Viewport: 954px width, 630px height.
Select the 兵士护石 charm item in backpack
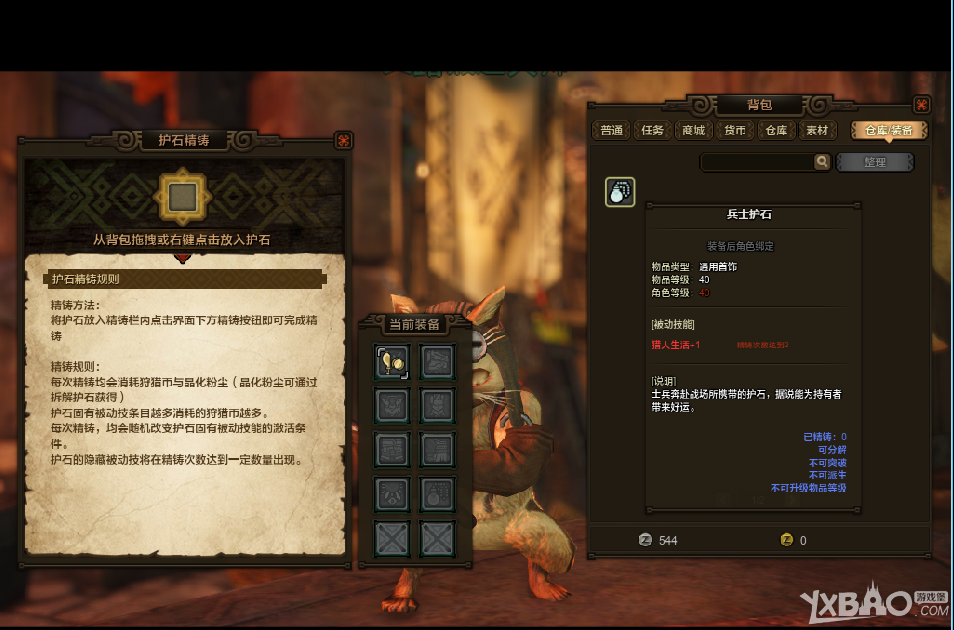620,192
